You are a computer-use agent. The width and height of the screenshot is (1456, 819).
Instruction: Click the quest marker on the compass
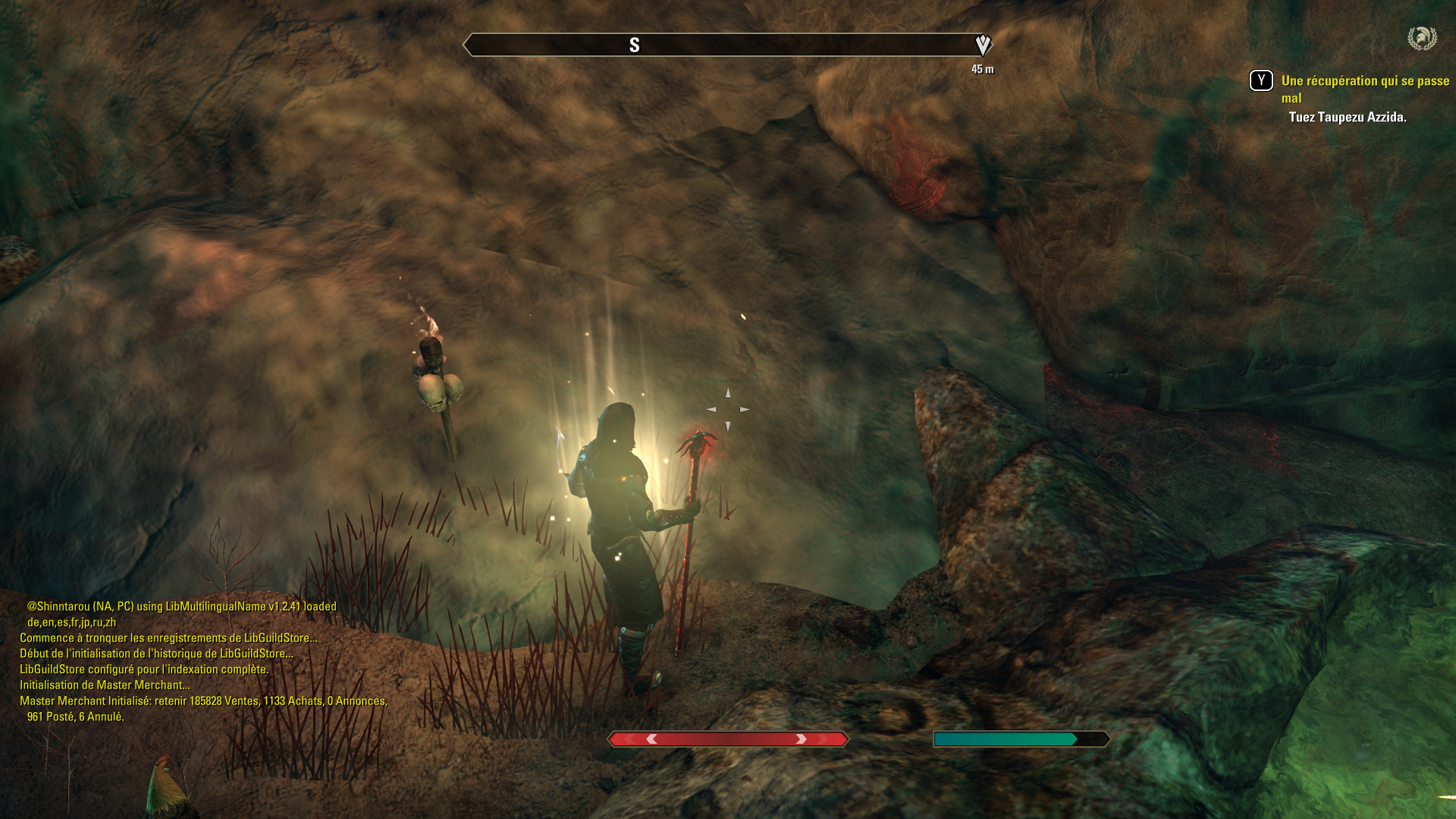(x=983, y=45)
